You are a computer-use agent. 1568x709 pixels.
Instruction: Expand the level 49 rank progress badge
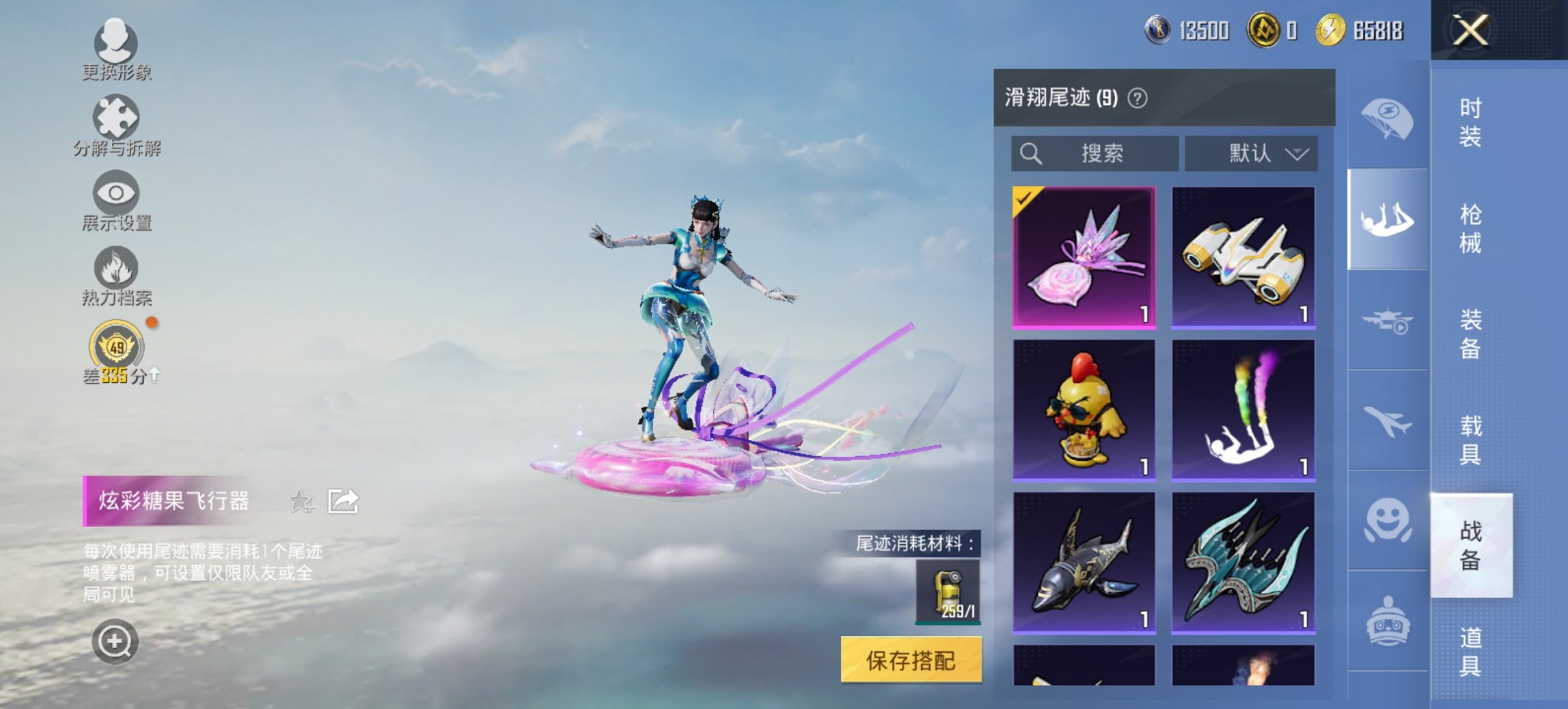tap(116, 349)
